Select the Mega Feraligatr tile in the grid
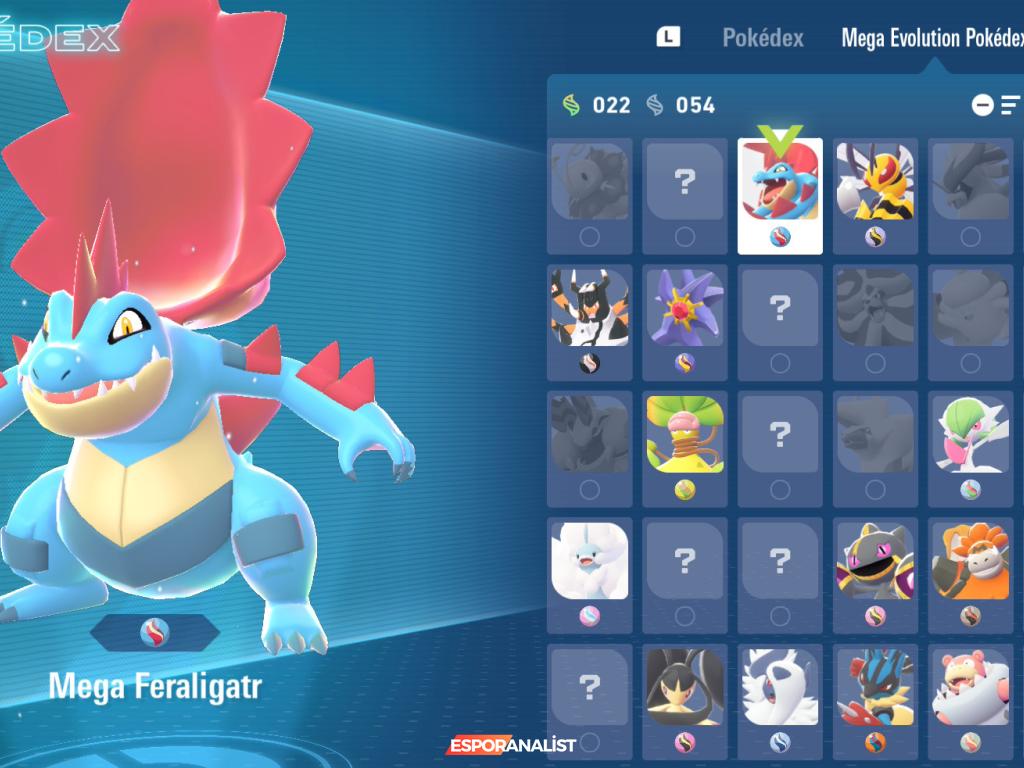The height and width of the screenshot is (768, 1024). (780, 186)
